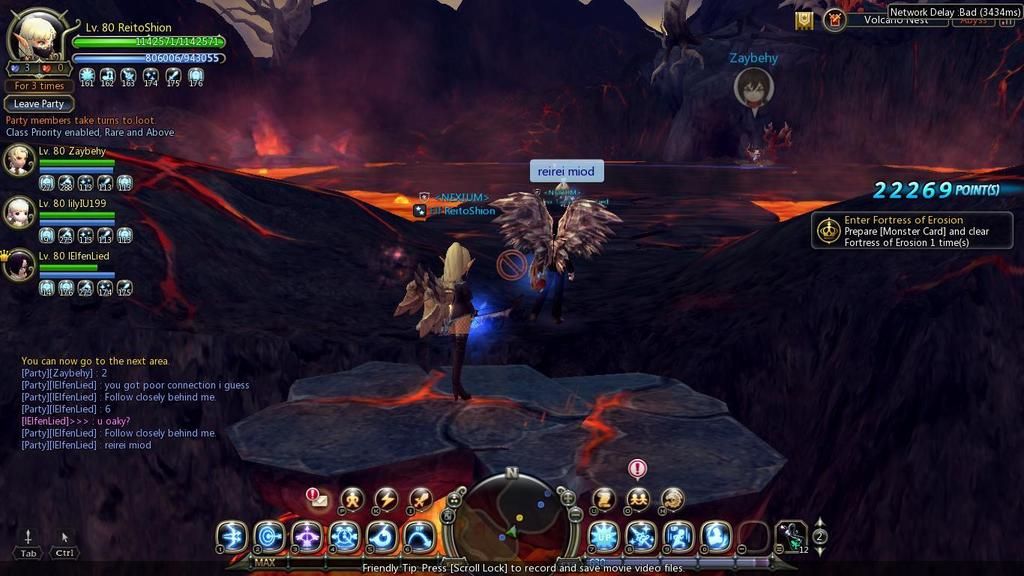
Task: Open the party chat log
Action: tap(130, 402)
